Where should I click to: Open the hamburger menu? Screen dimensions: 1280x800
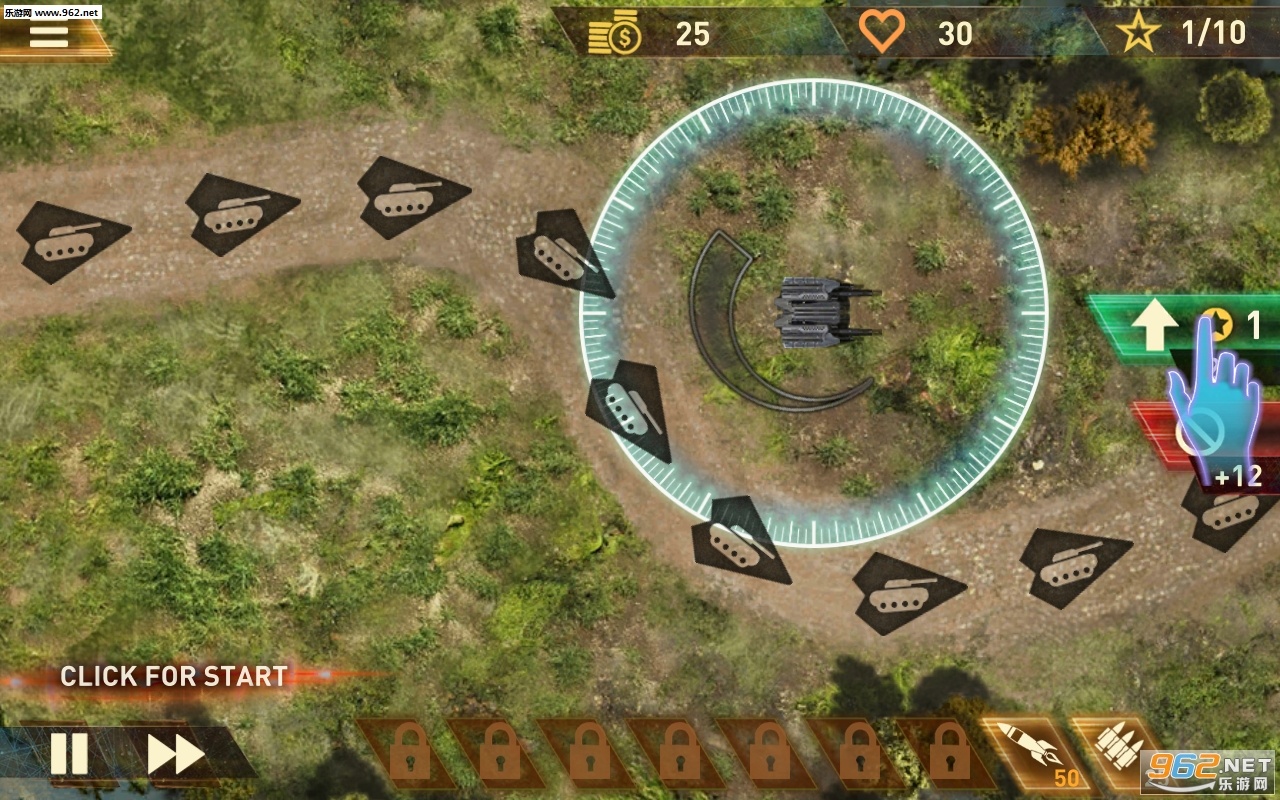point(48,36)
